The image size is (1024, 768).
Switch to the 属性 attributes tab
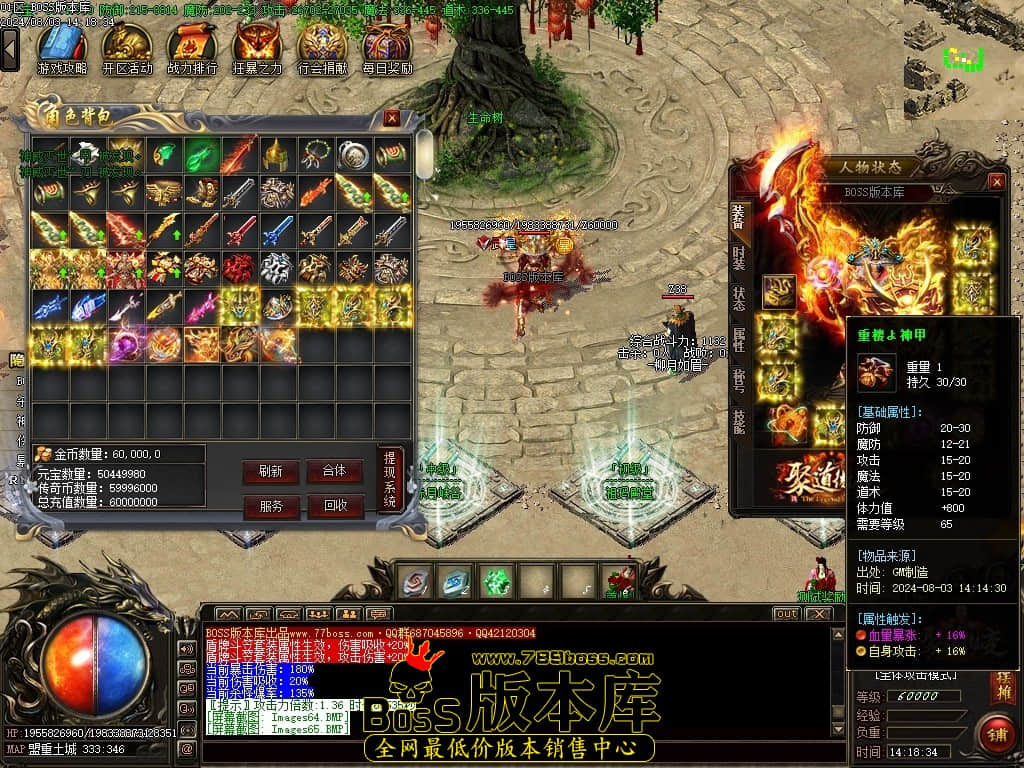coord(738,339)
